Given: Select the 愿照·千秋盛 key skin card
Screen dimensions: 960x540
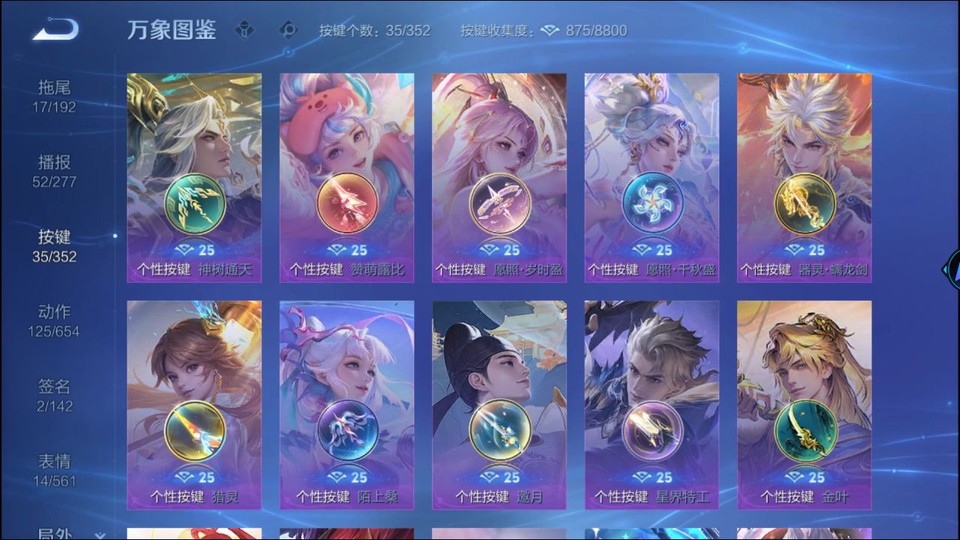Looking at the screenshot, I should [x=652, y=177].
